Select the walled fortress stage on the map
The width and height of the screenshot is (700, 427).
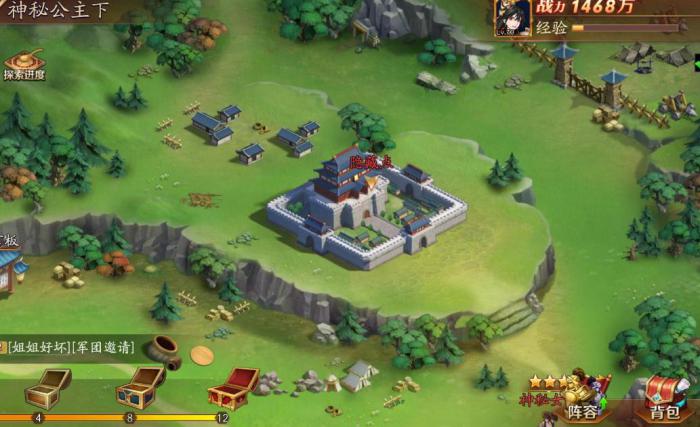pos(363,205)
